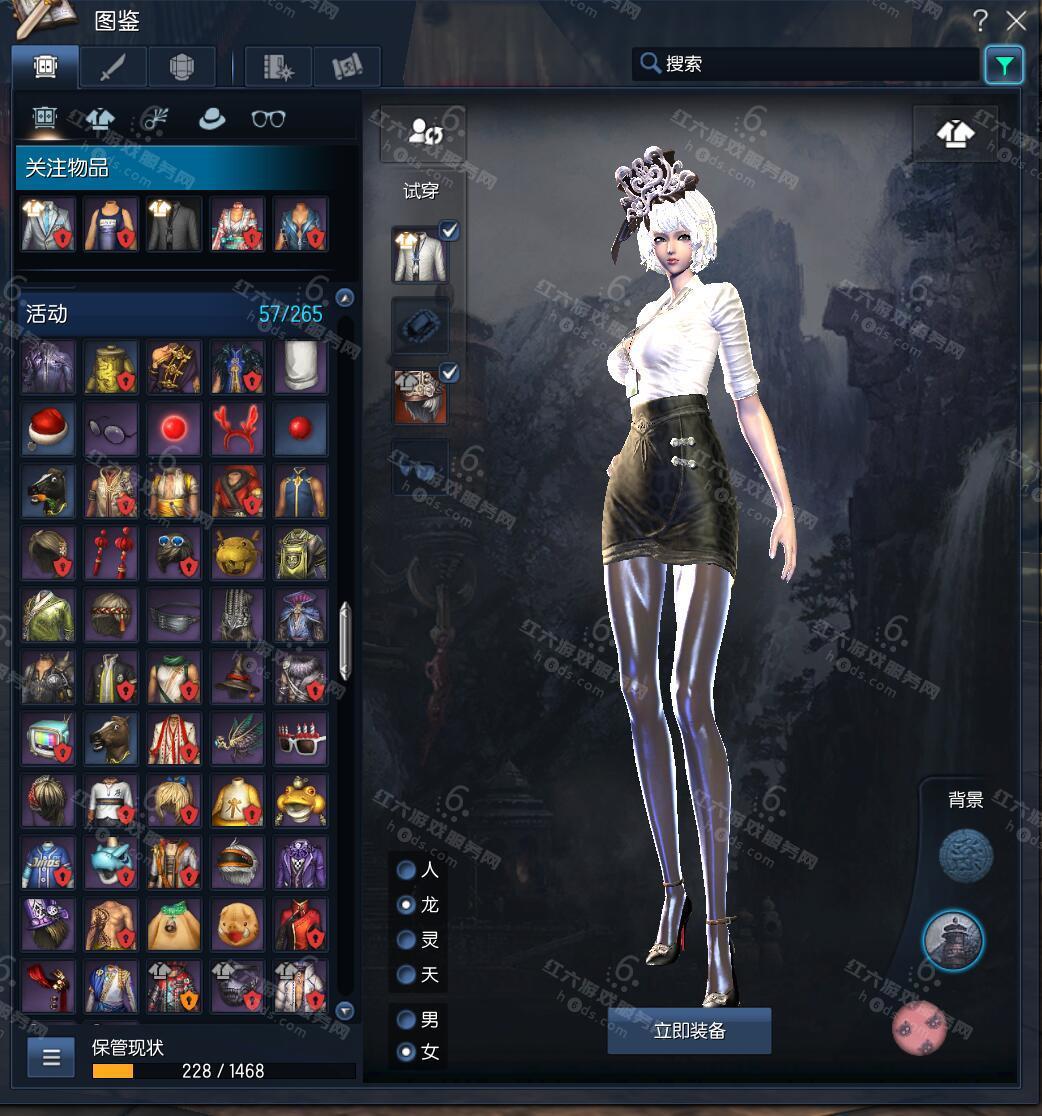
Task: Open the 保管现状 list menu button
Action: pyautogui.click(x=51, y=1057)
